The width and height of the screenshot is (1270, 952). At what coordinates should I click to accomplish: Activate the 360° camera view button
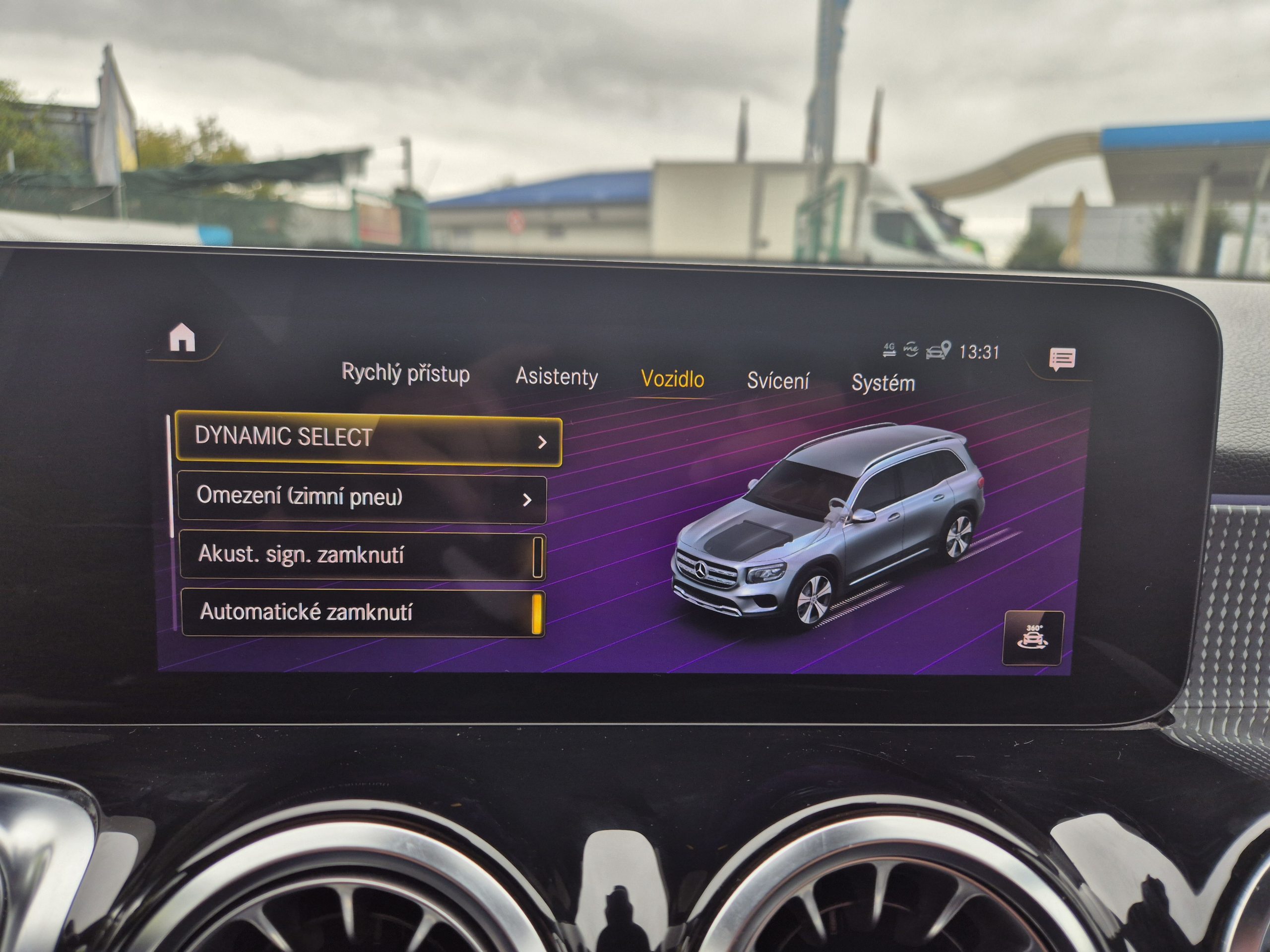pyautogui.click(x=1032, y=638)
